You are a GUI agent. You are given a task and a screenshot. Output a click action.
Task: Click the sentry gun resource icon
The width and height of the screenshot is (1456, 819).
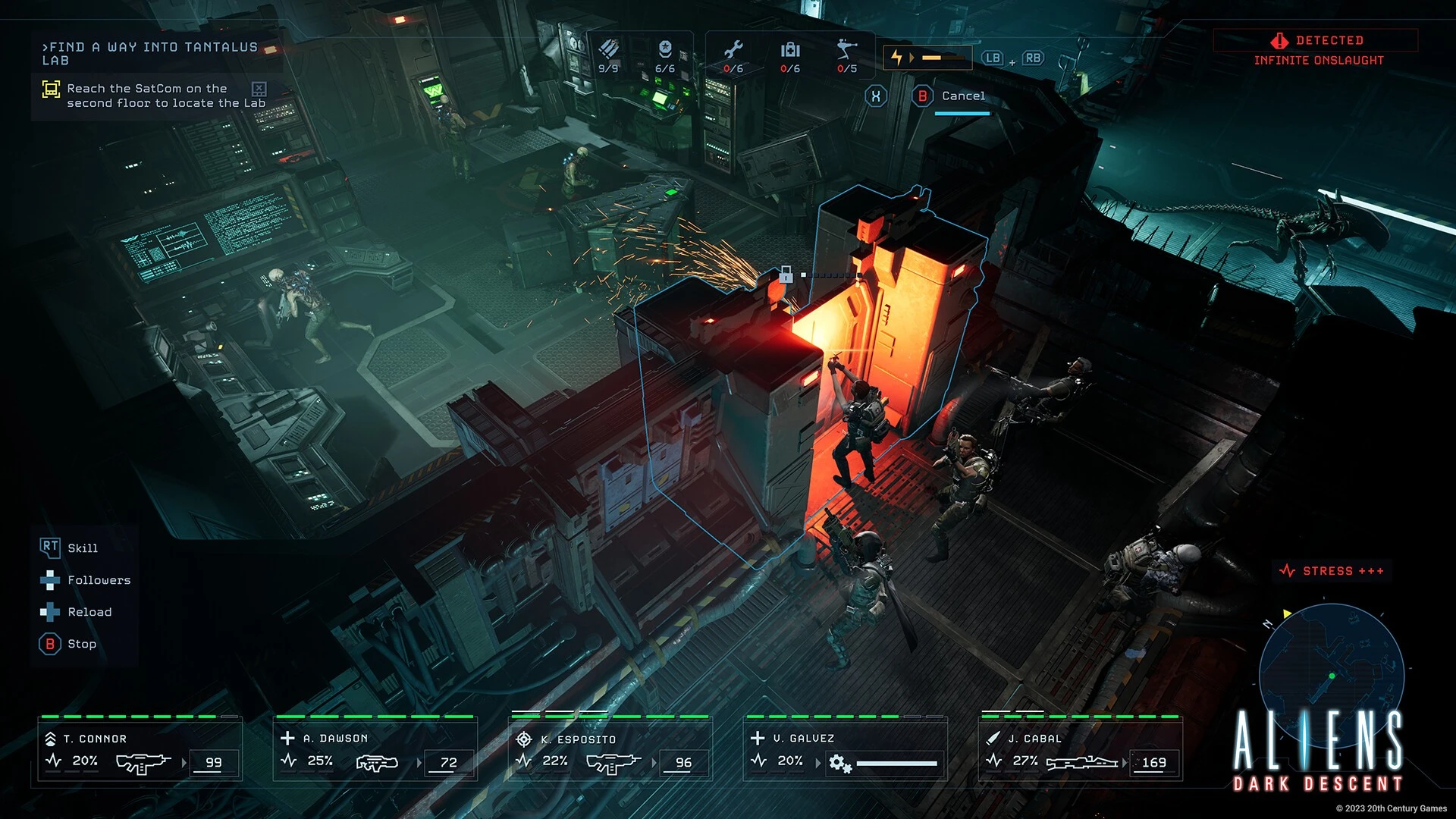pos(847,56)
